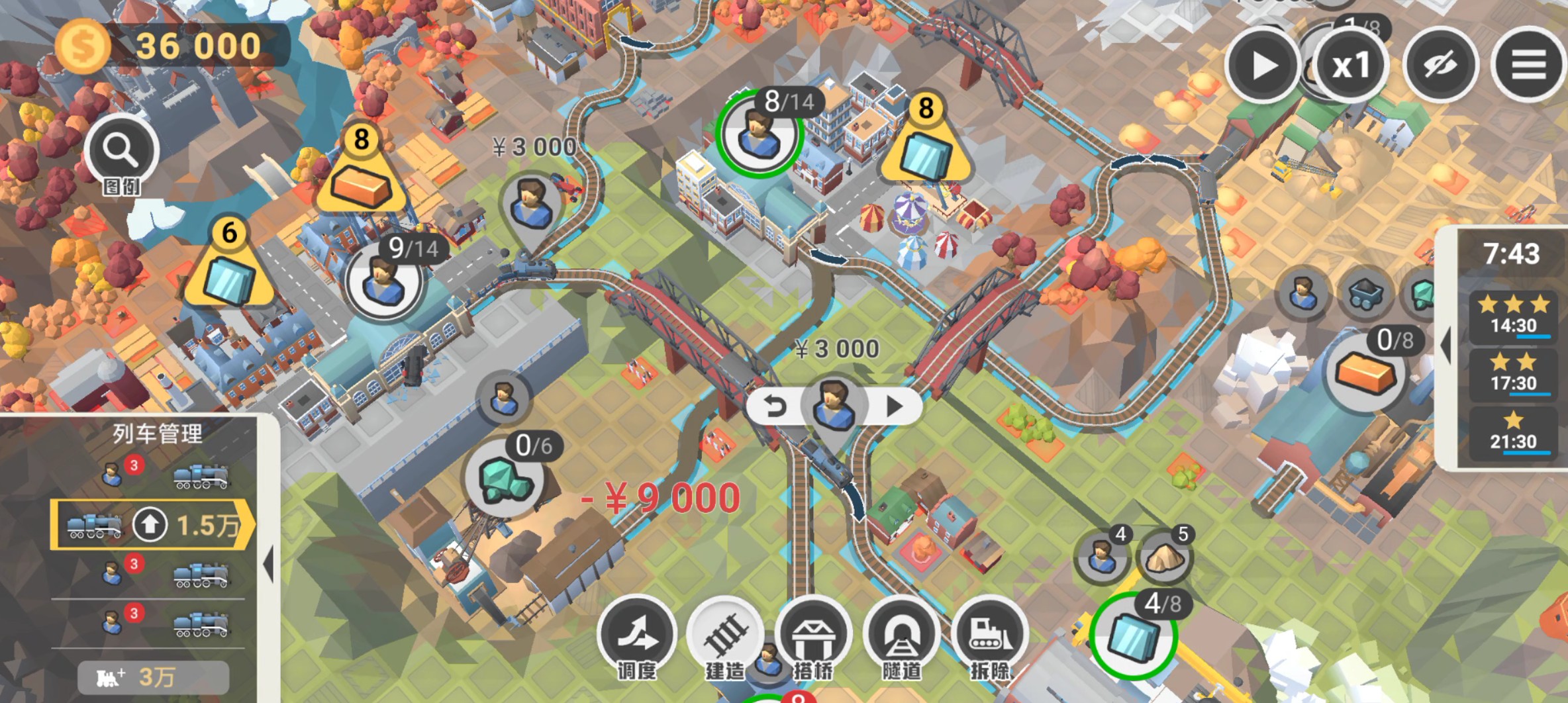
Task: Change the x1 game speed
Action: 1350,66
